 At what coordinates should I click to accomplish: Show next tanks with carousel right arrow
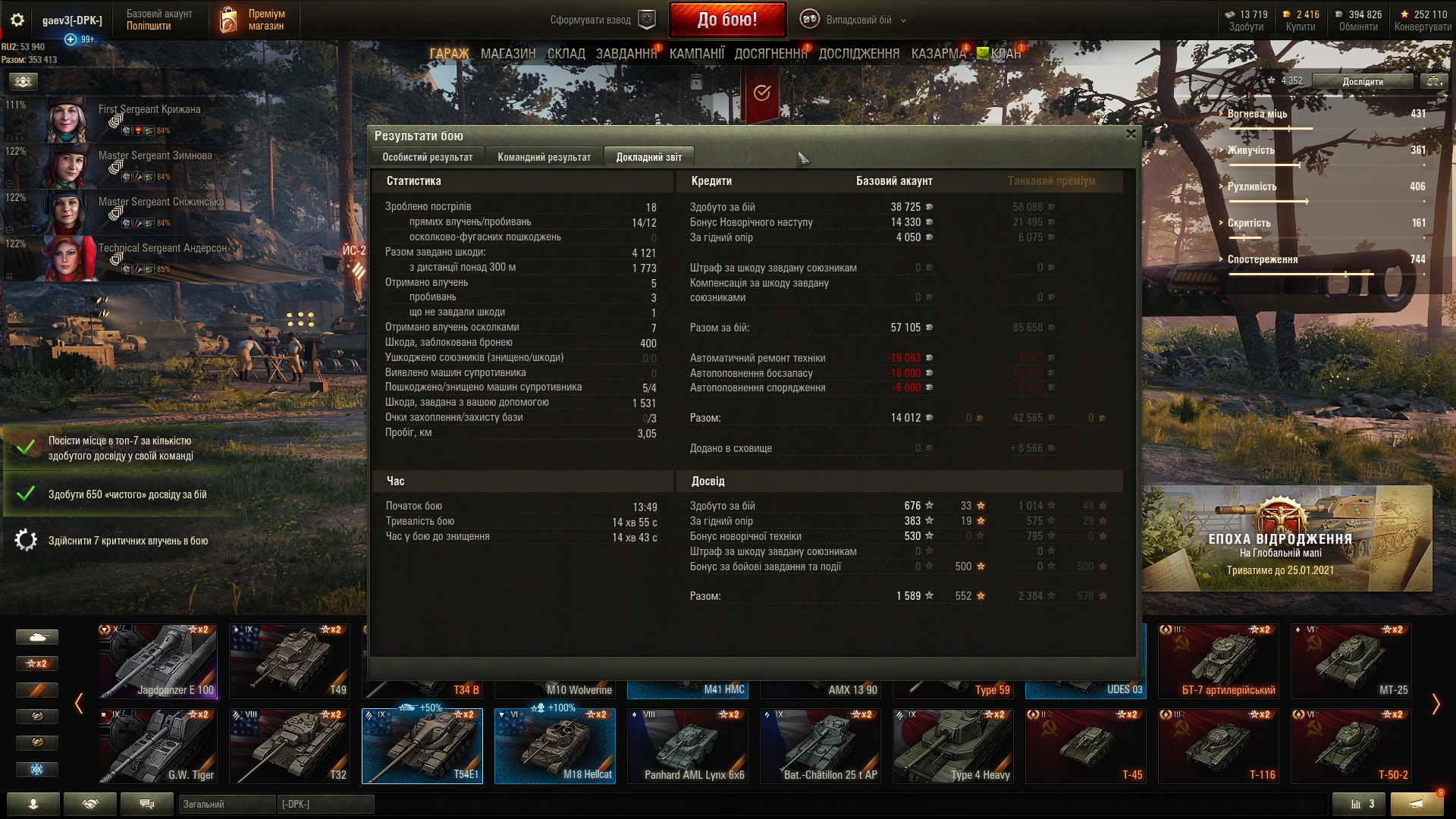pos(1436,704)
